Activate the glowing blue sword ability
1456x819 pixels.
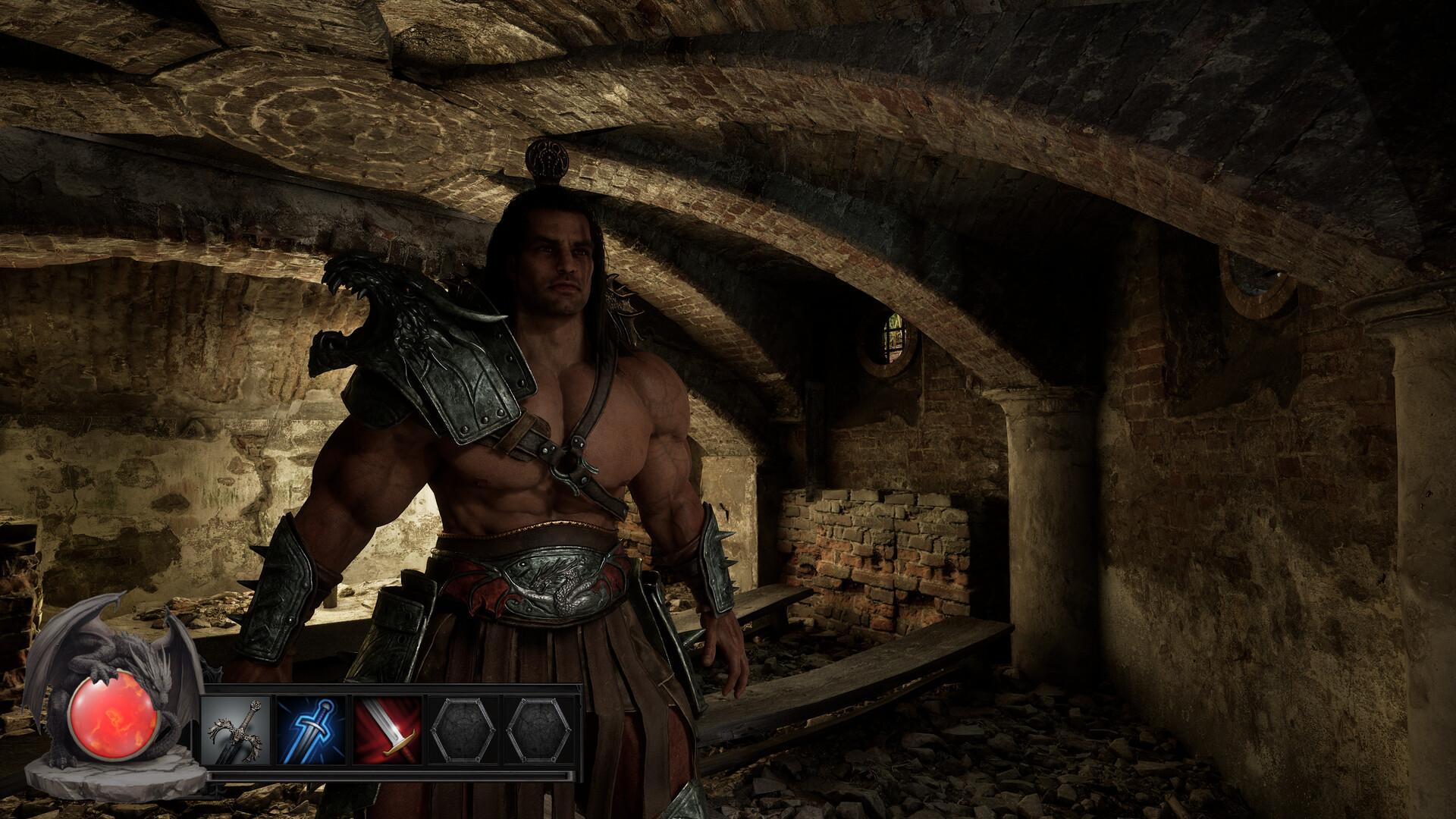coord(312,730)
